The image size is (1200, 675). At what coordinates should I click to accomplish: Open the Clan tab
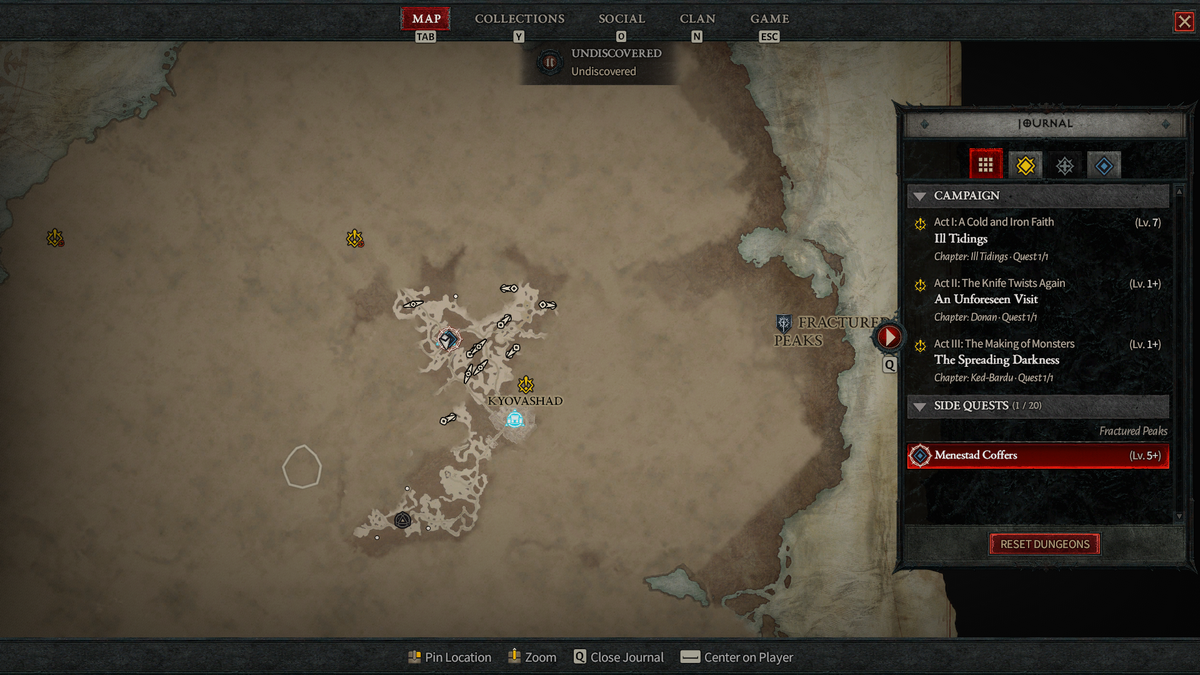[x=697, y=19]
